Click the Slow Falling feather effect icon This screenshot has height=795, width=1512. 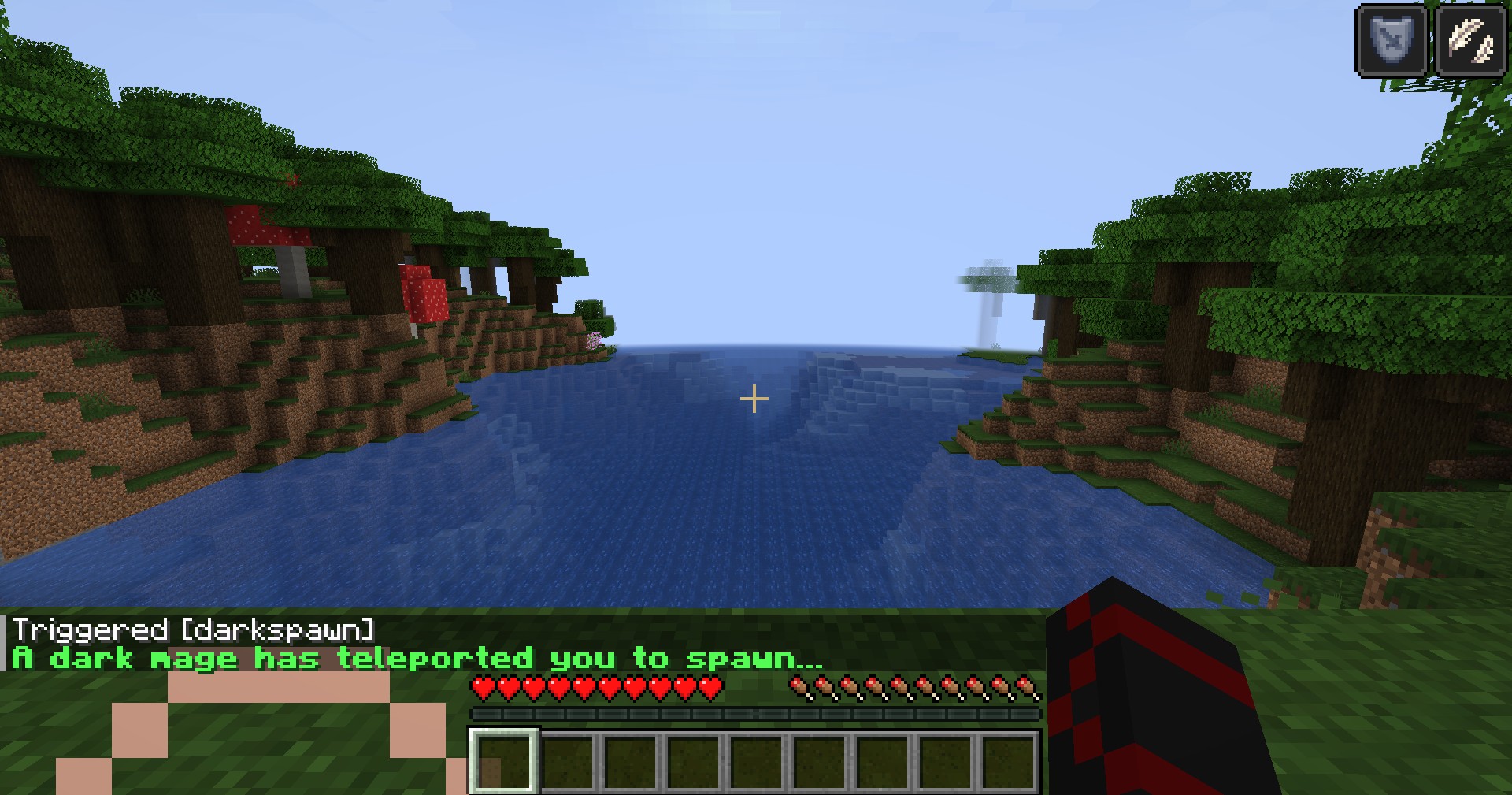tap(1471, 39)
